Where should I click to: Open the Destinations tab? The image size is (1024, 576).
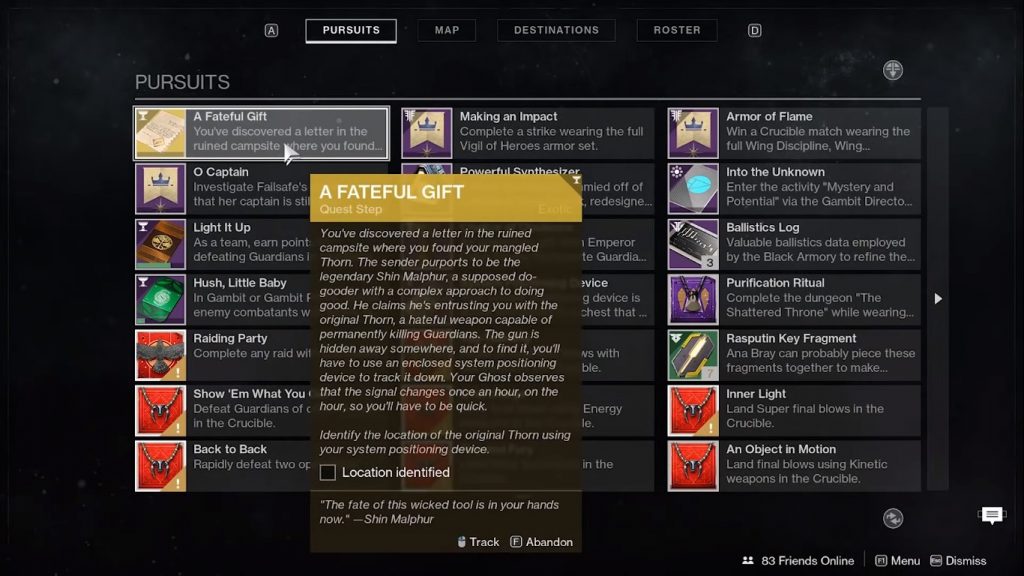[556, 30]
